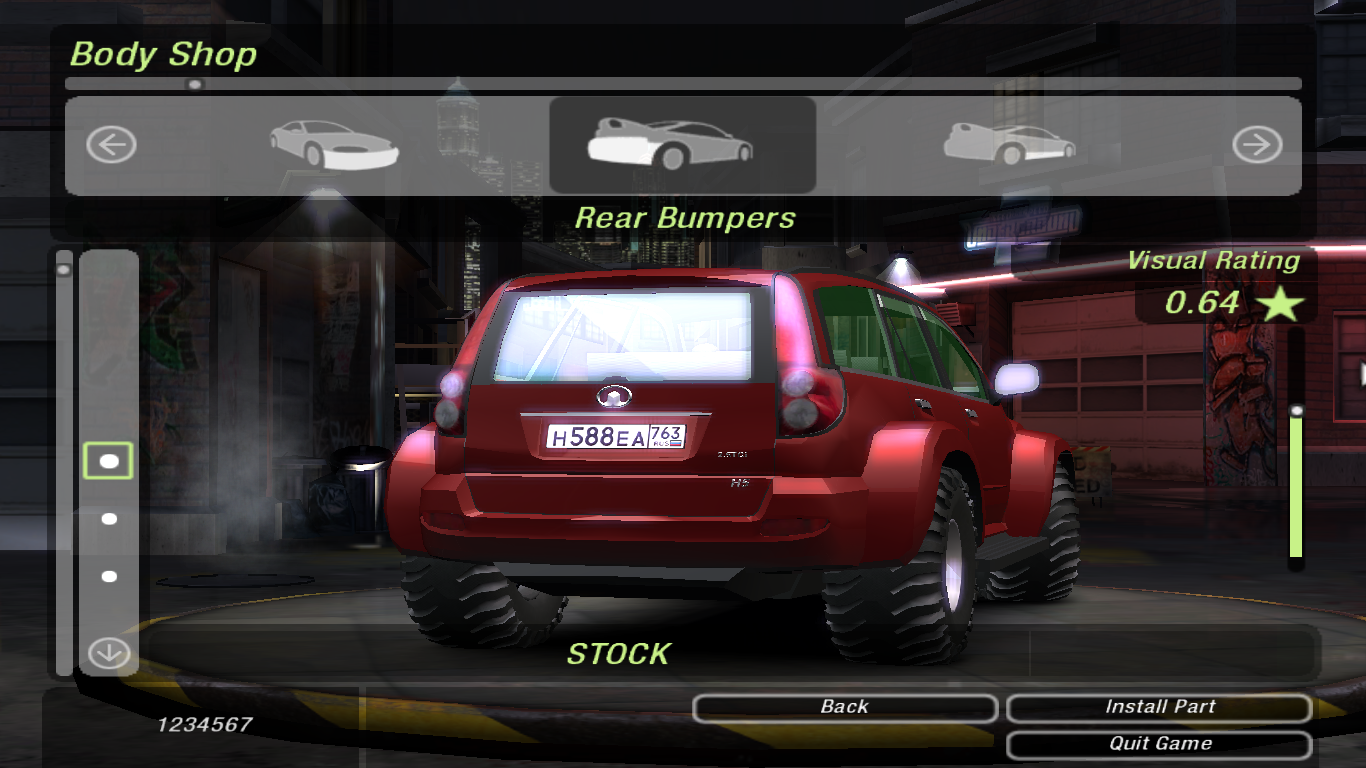
Task: Click the down arrow under the parts list
Action: [x=109, y=654]
